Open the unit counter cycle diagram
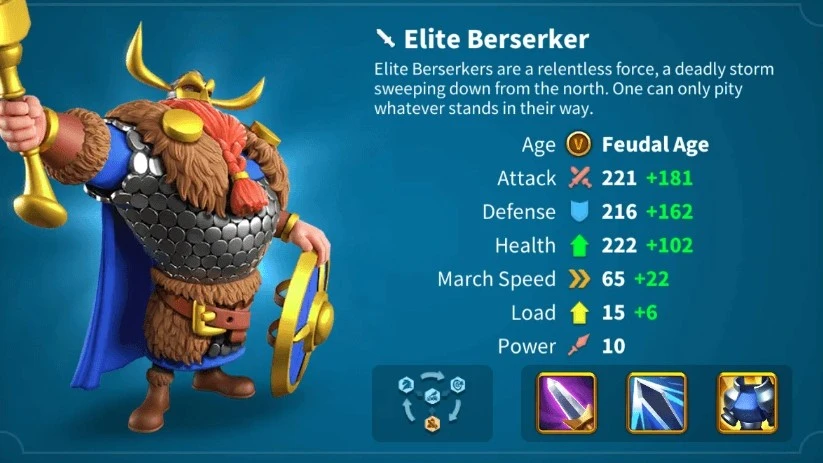 (x=432, y=403)
